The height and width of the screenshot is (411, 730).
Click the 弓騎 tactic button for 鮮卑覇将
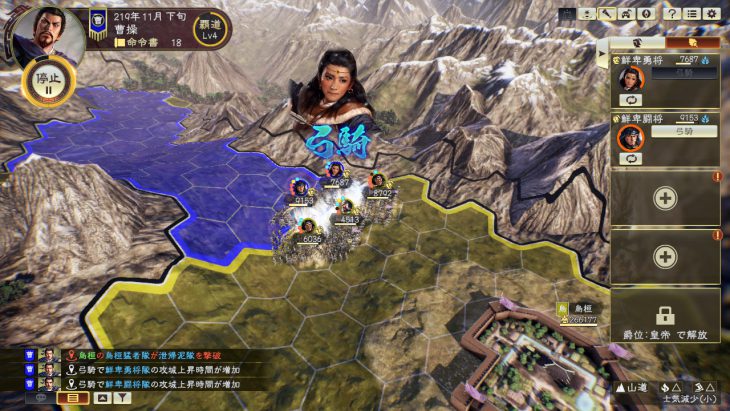tap(682, 131)
